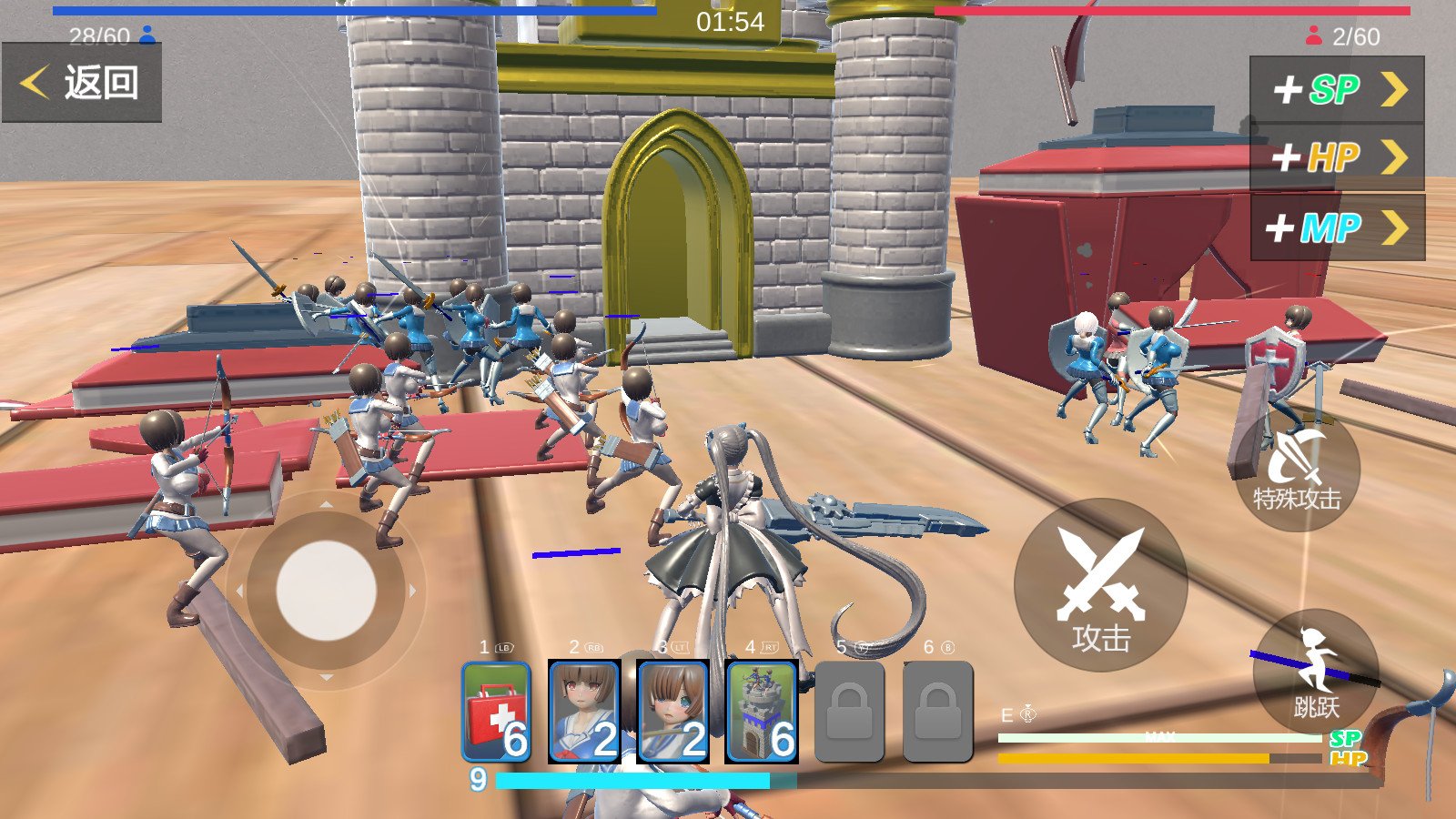Select the +HP boost option
The image size is (1456, 819).
[x=1337, y=158]
